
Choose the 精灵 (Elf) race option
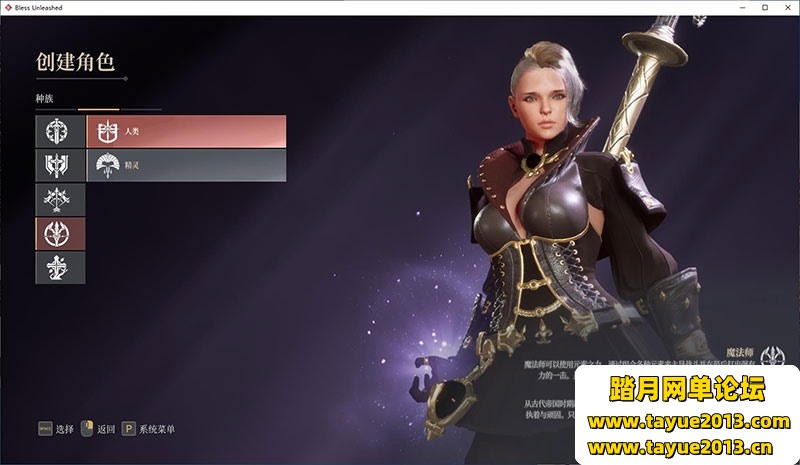[186, 165]
